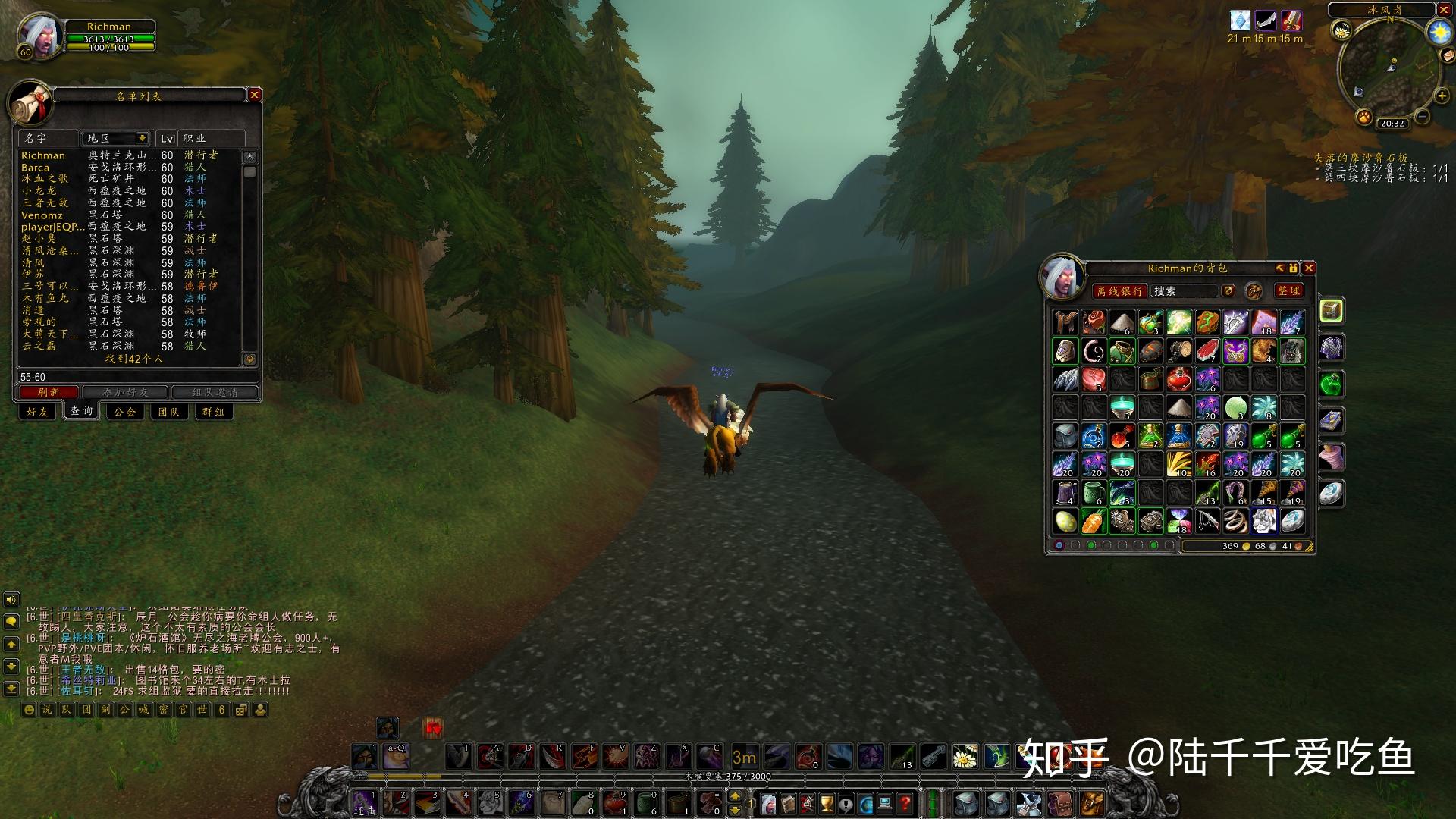Viewport: 1456px width, 819px height.
Task: Switch to the 团队 raid tab
Action: click(x=168, y=412)
